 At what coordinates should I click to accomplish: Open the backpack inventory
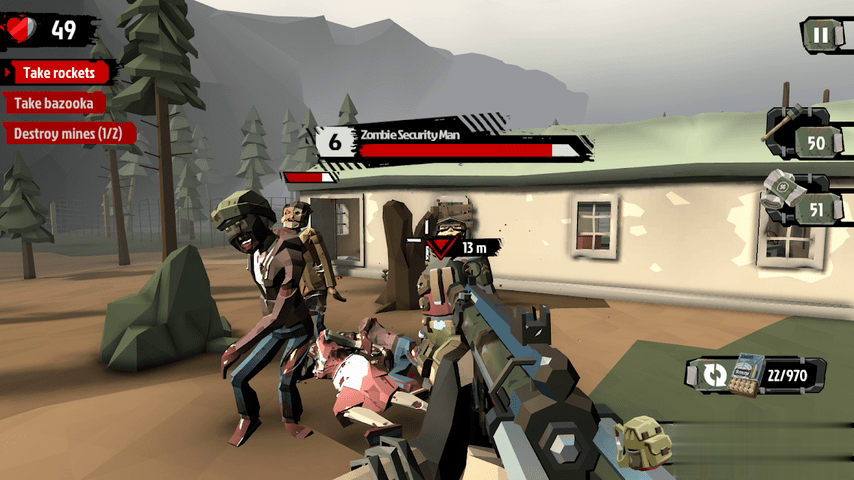[643, 442]
